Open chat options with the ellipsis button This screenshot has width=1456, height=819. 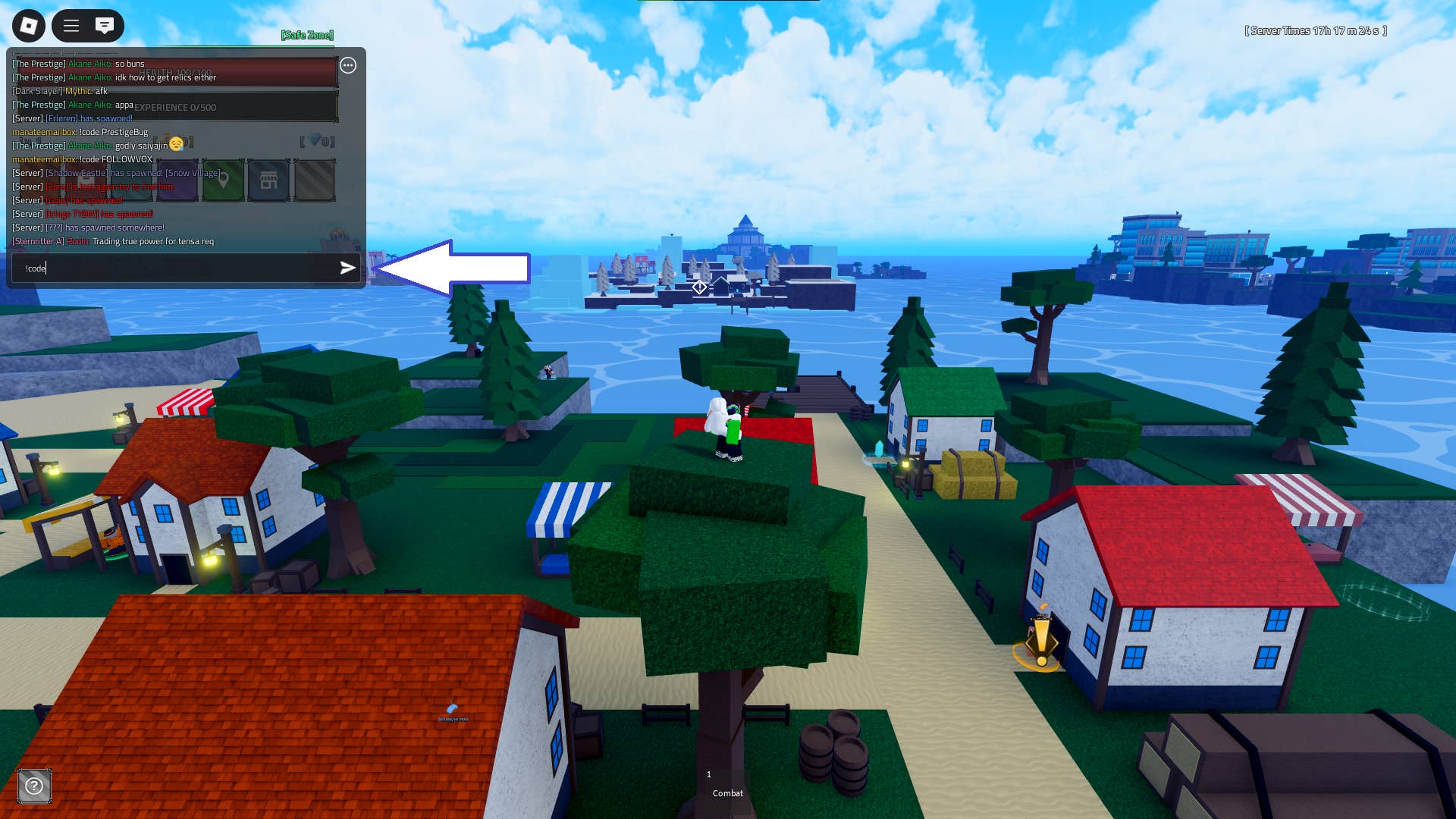click(348, 65)
